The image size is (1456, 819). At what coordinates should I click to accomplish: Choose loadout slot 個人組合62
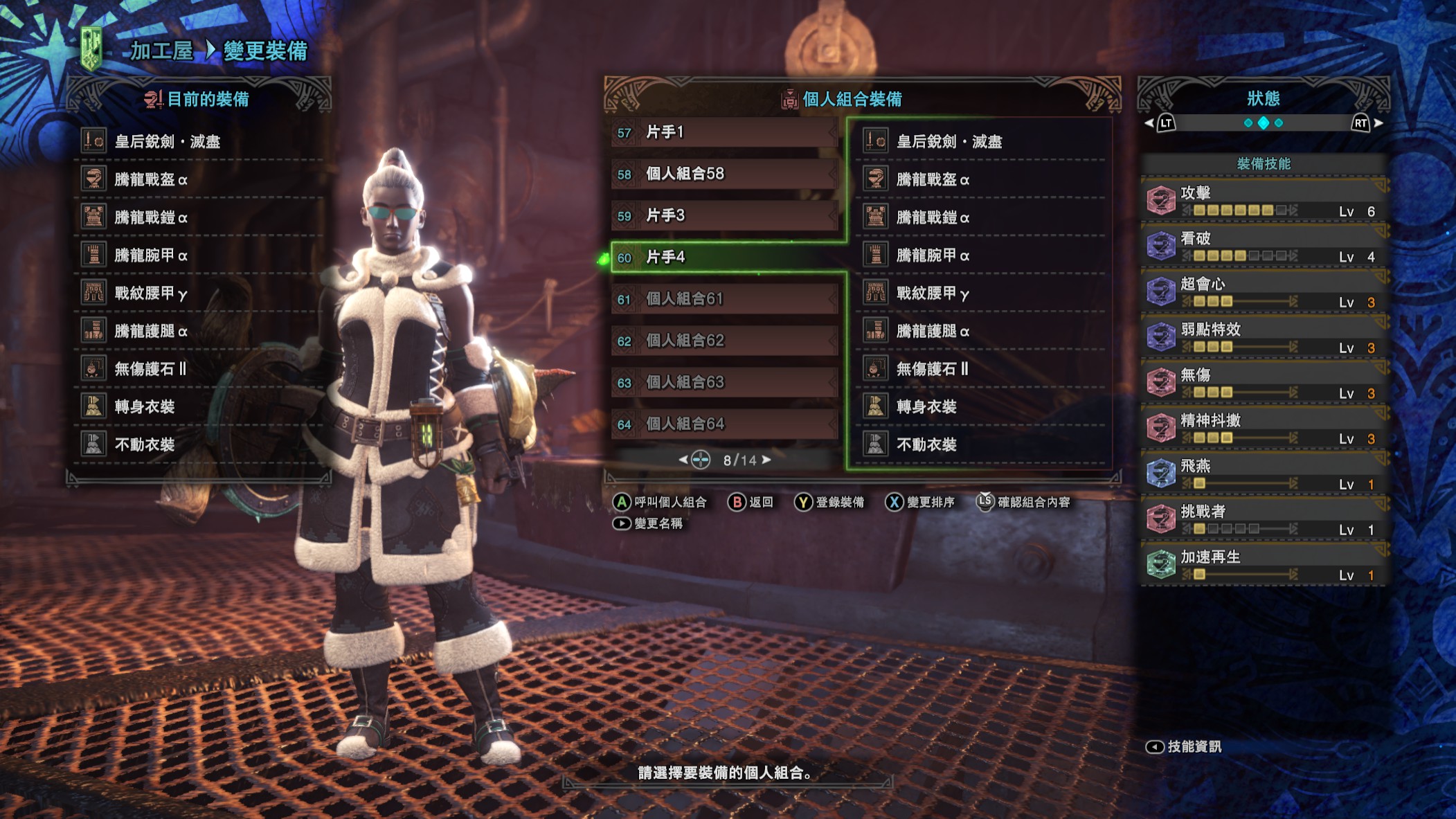pyautogui.click(x=723, y=341)
